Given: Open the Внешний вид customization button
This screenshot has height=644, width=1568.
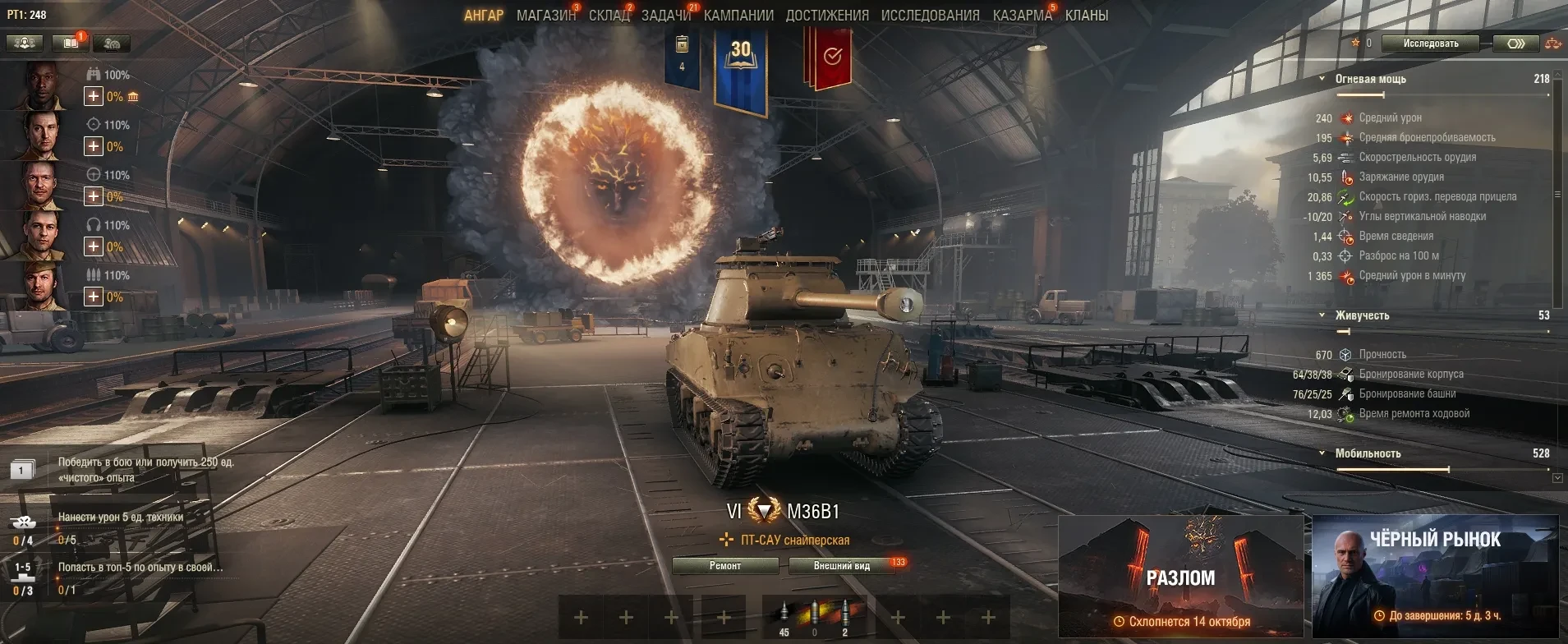Looking at the screenshot, I should 842,566.
